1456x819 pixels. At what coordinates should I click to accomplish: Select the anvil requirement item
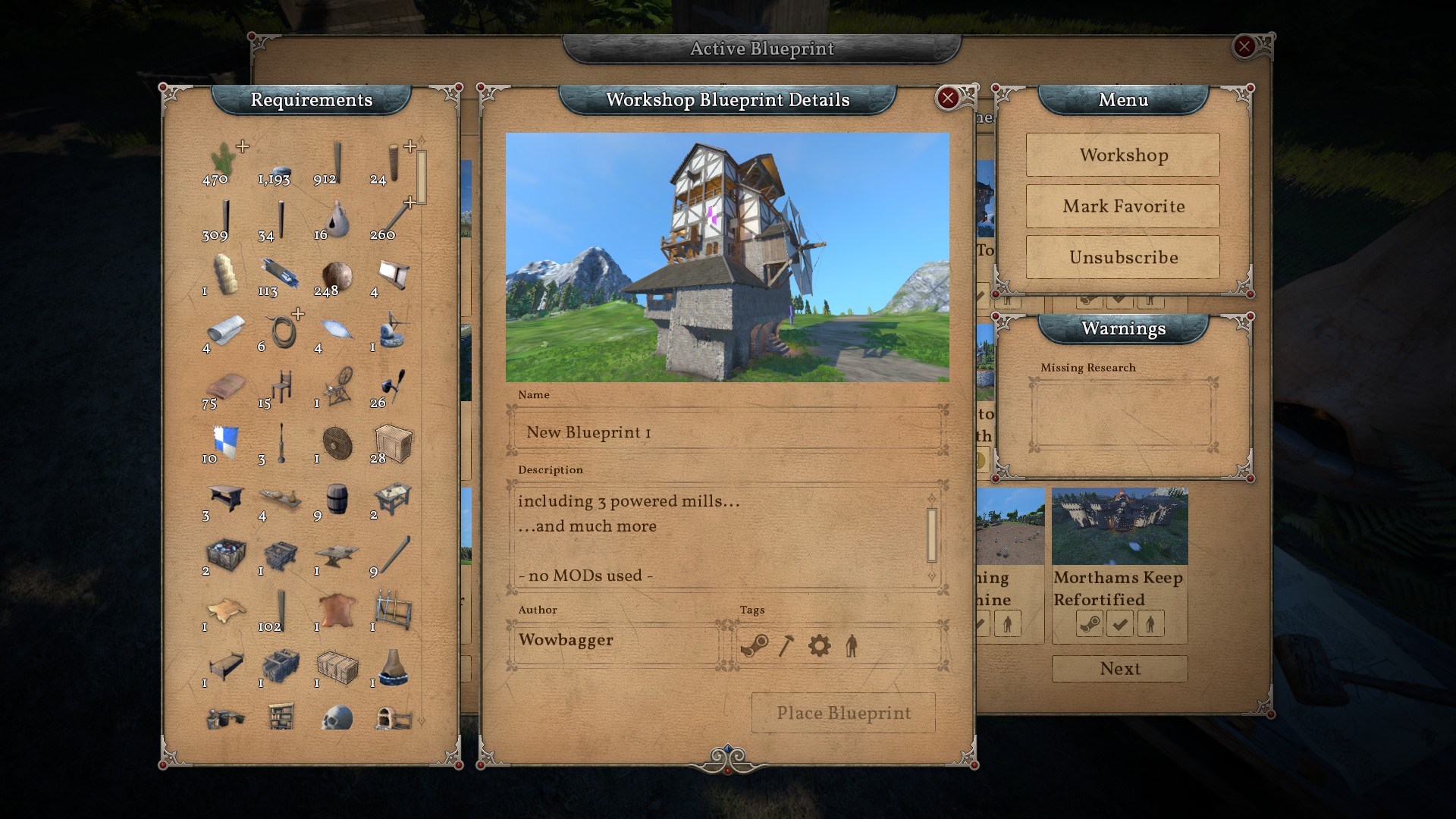point(337,555)
